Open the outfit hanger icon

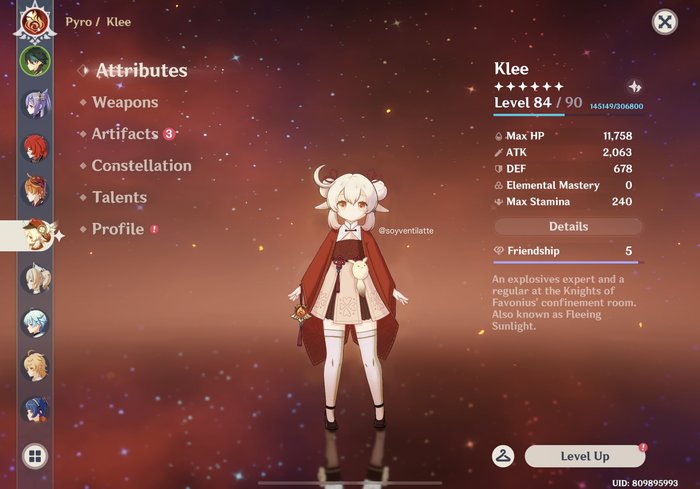(x=503, y=456)
